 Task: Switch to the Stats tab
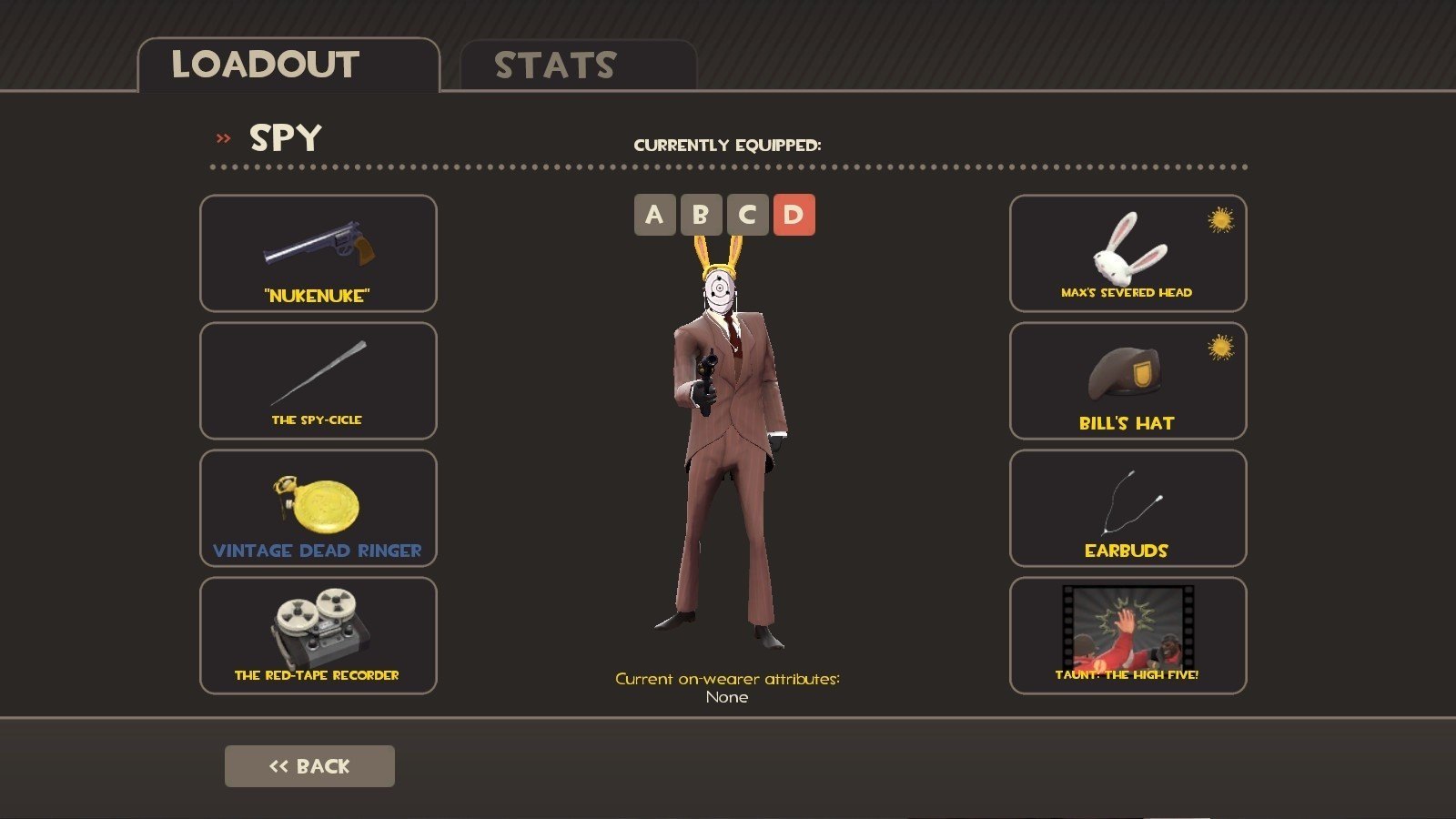[x=577, y=66]
